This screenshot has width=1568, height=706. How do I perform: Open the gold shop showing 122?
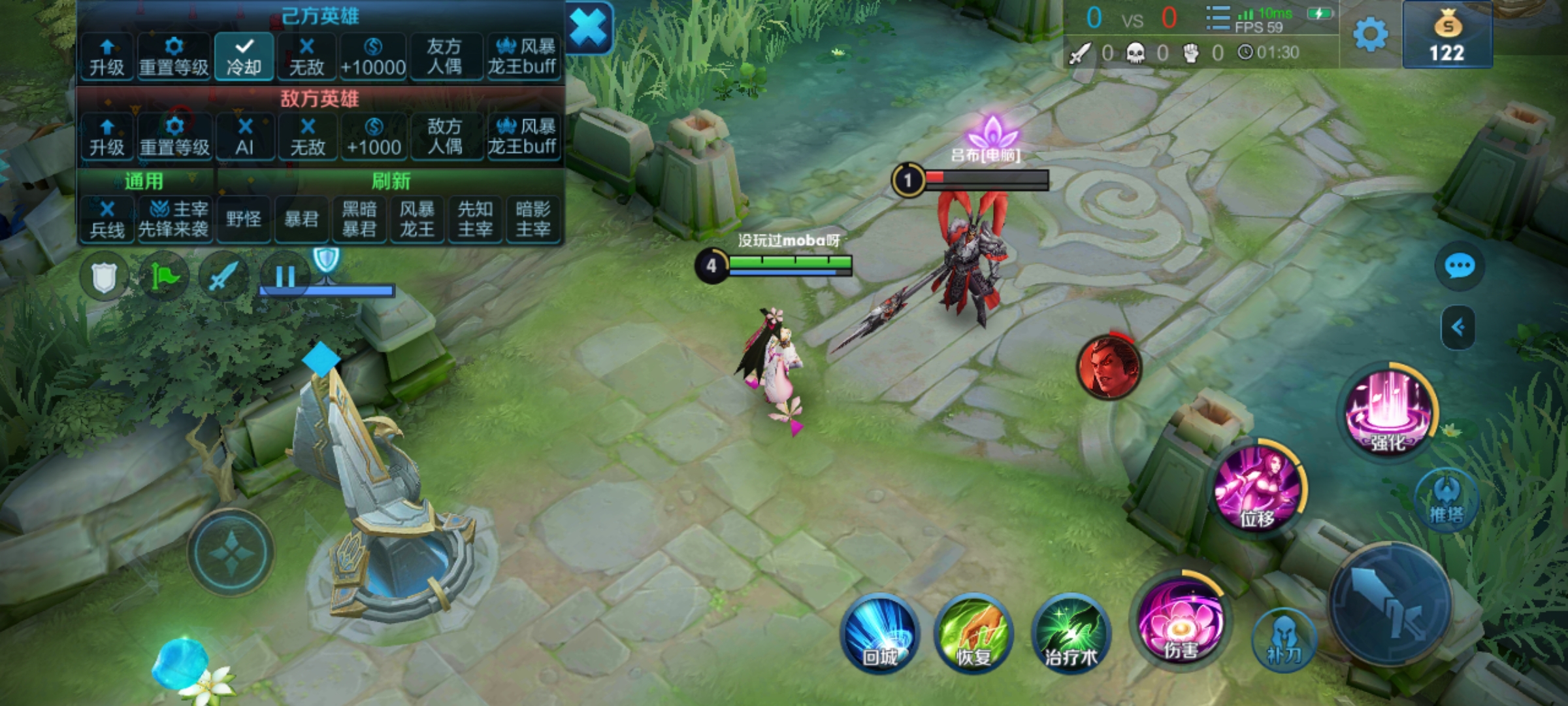click(x=1447, y=34)
